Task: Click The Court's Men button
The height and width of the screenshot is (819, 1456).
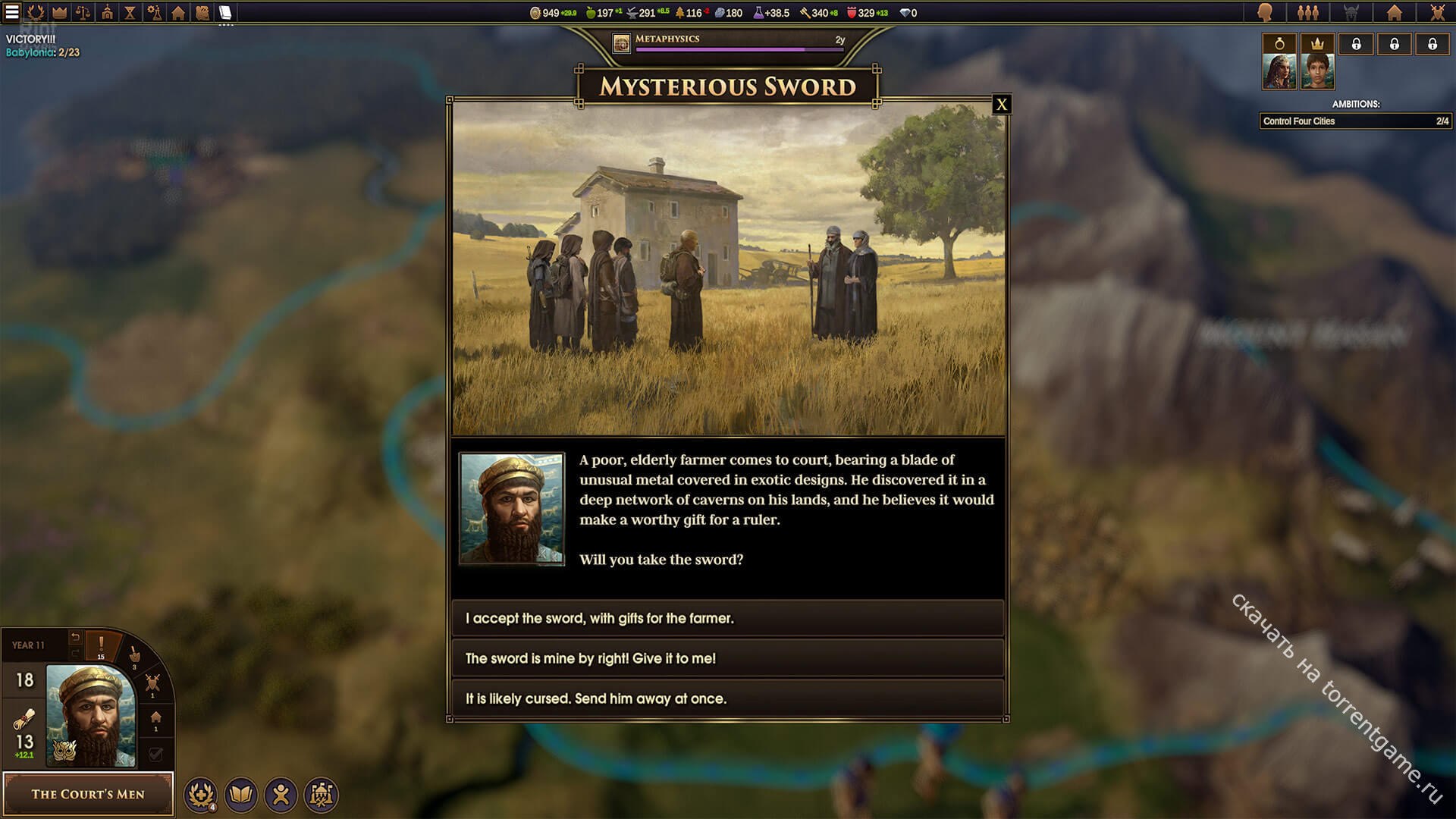Action: pyautogui.click(x=88, y=794)
